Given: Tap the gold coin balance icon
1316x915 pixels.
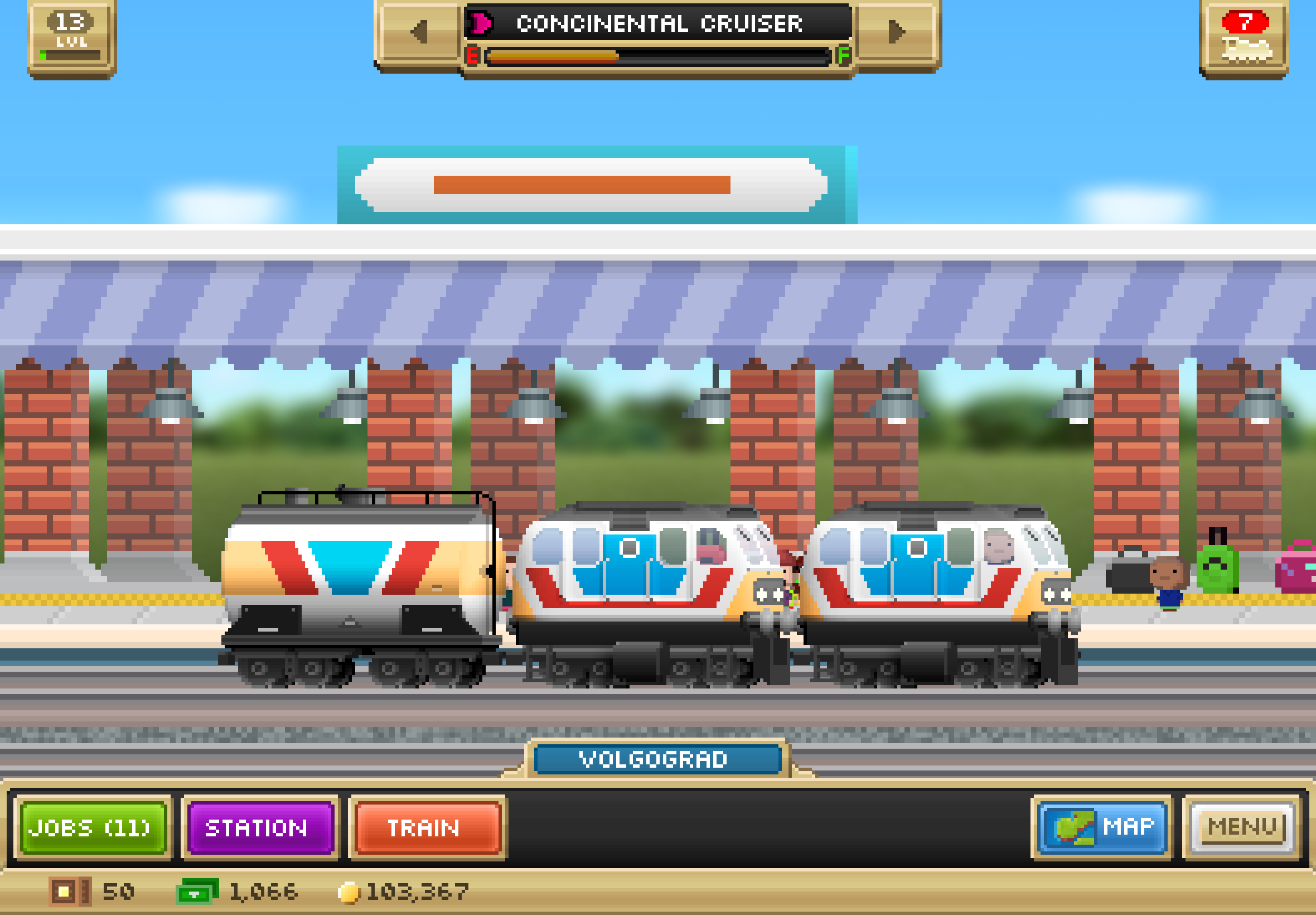Looking at the screenshot, I should (349, 892).
